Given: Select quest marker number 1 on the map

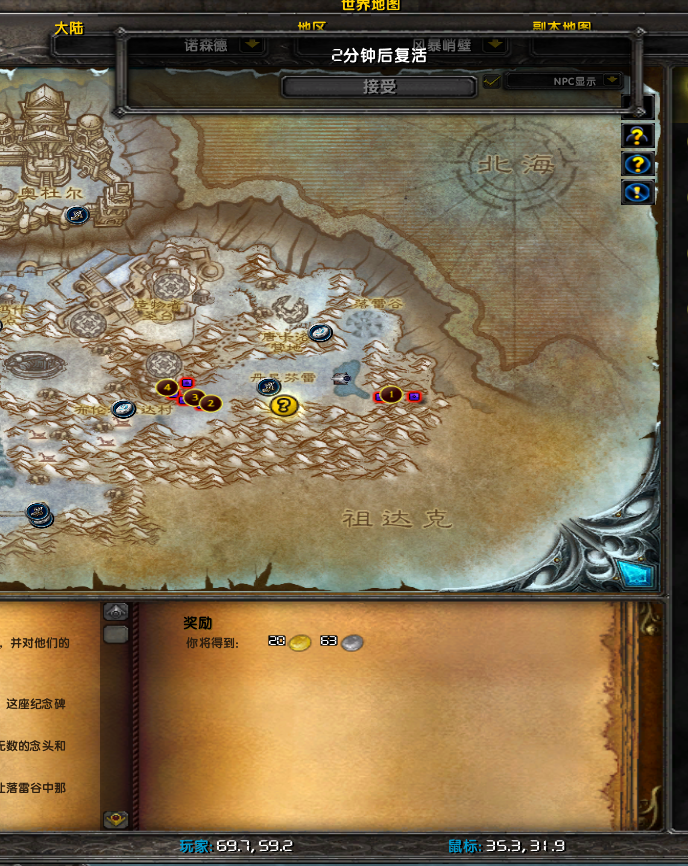Looking at the screenshot, I should pyautogui.click(x=391, y=395).
